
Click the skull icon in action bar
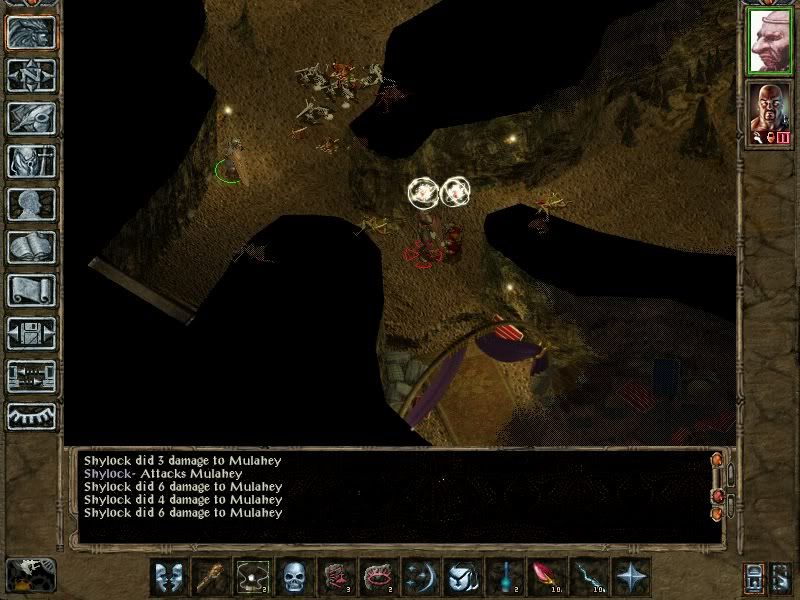click(294, 577)
